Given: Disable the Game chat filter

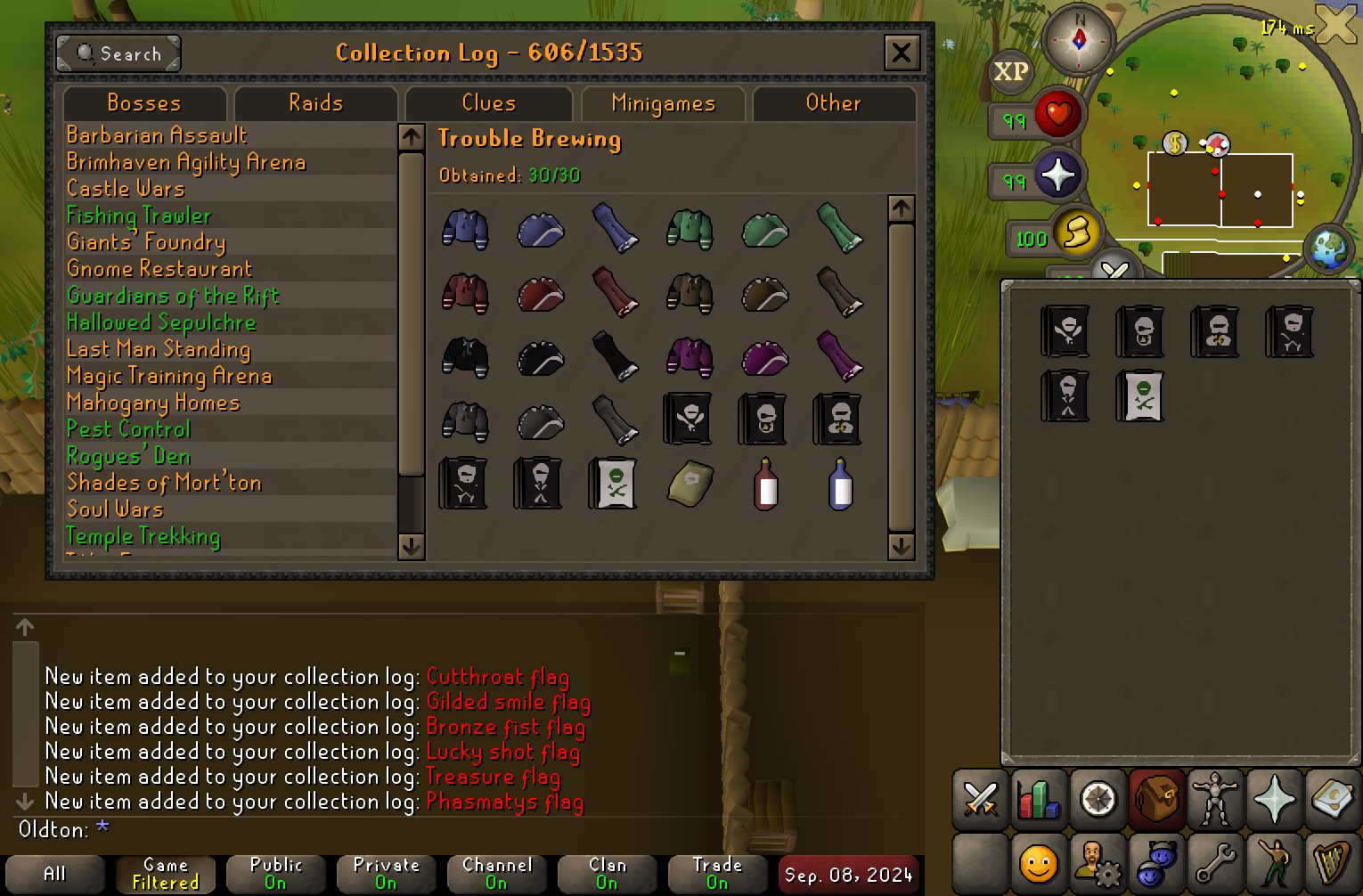Looking at the screenshot, I should 164,873.
